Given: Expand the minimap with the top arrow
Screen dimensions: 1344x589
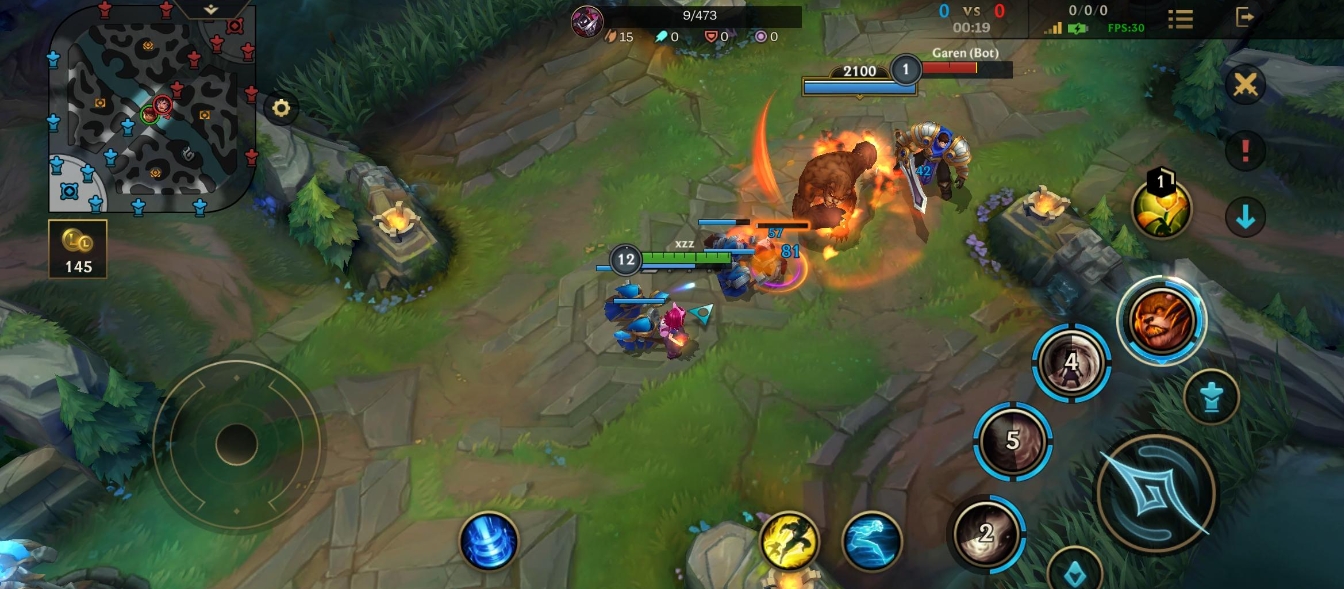Looking at the screenshot, I should point(211,8).
